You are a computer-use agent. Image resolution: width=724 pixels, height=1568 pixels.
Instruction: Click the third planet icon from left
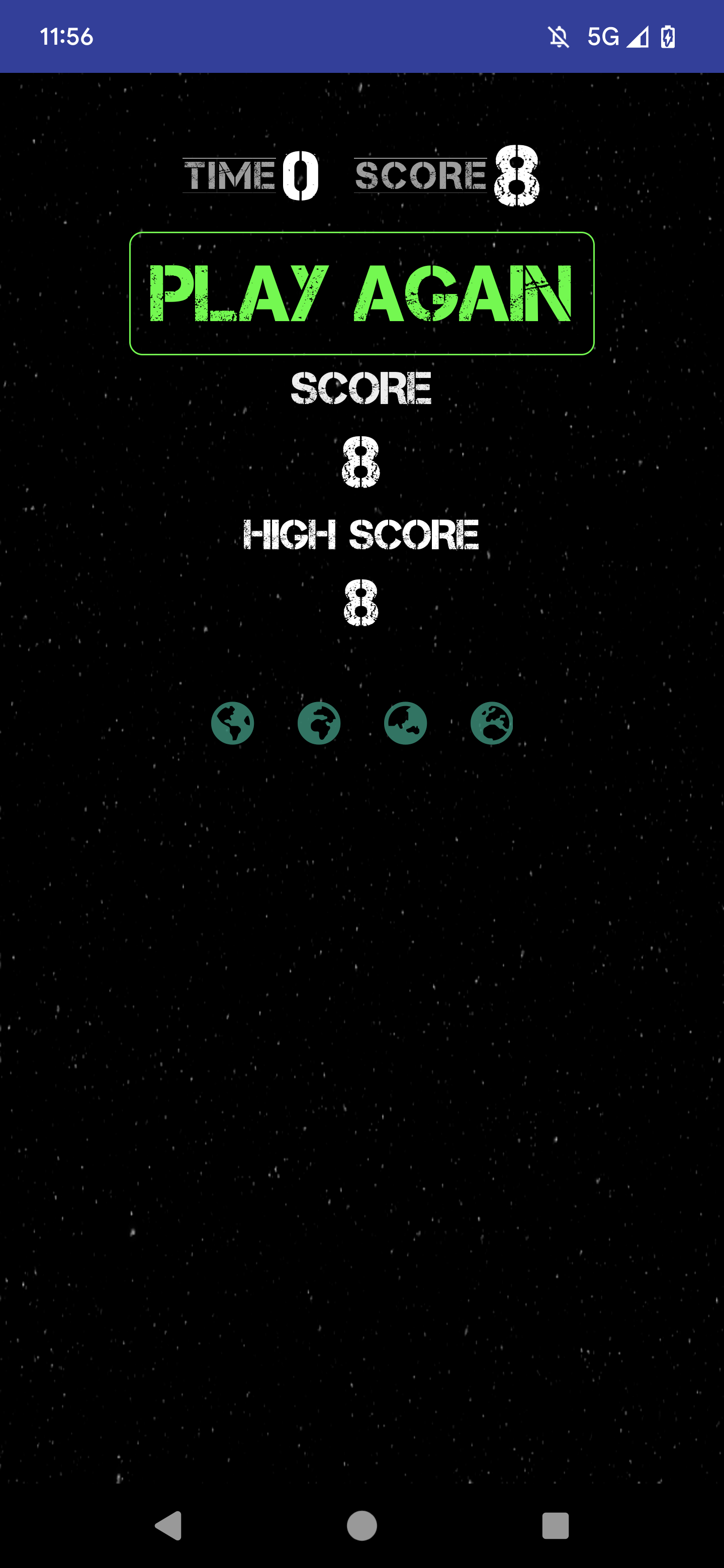coord(407,723)
